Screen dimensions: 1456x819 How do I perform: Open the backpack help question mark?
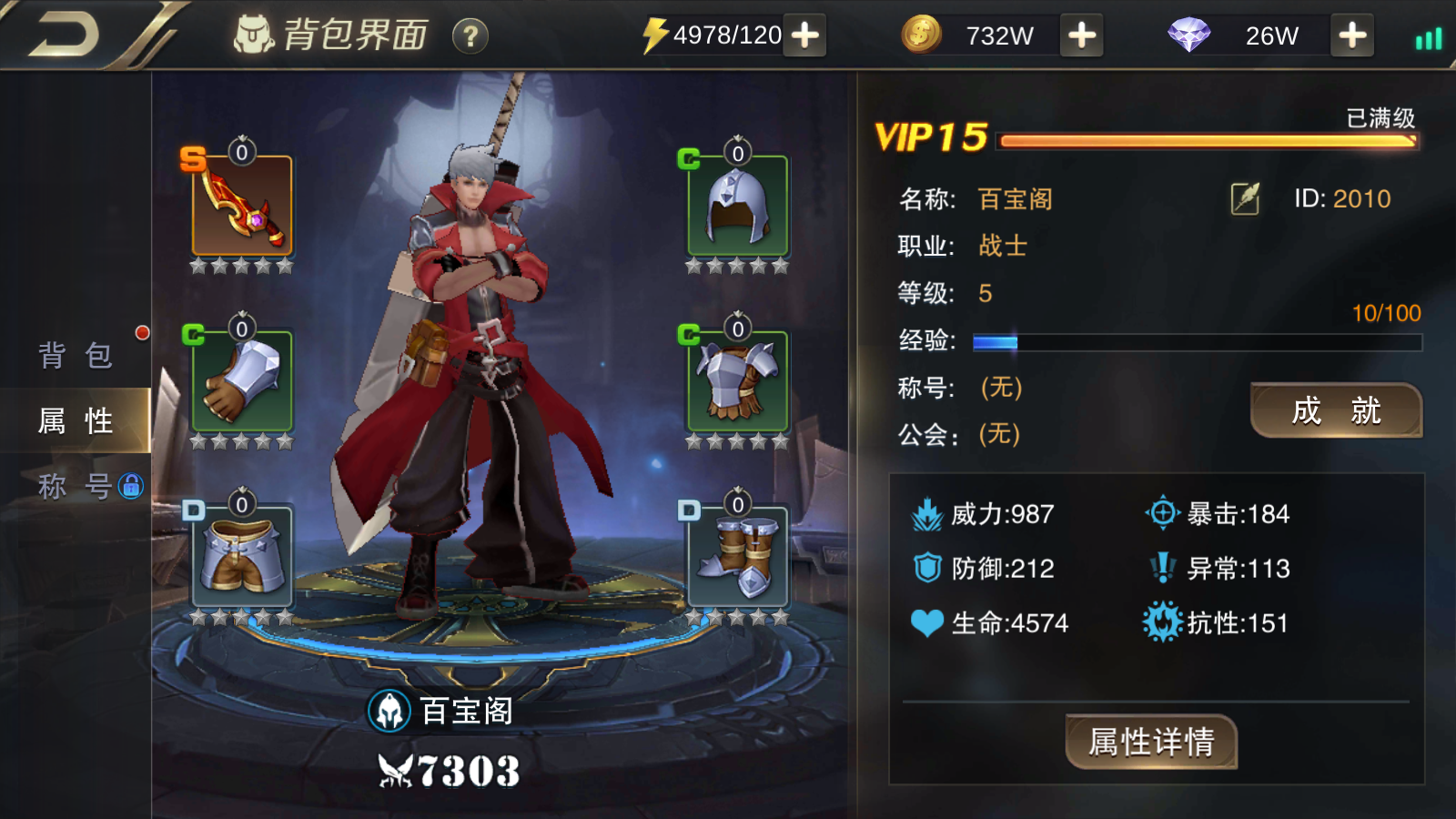pos(470,36)
